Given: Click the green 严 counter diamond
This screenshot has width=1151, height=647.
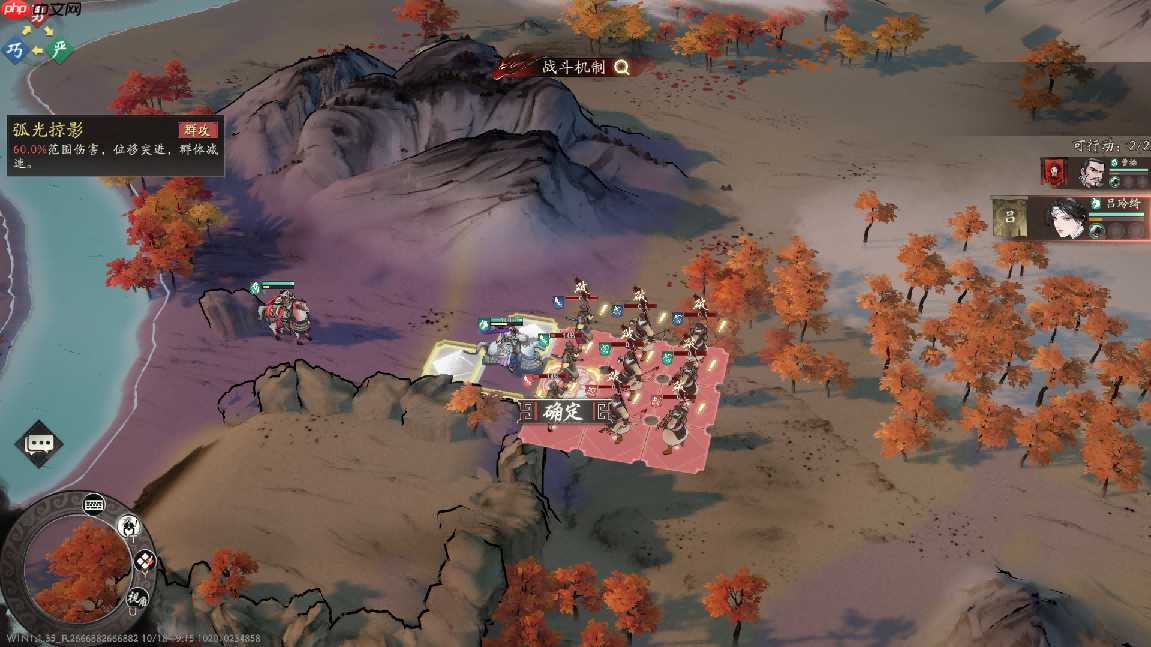Looking at the screenshot, I should pyautogui.click(x=61, y=48).
